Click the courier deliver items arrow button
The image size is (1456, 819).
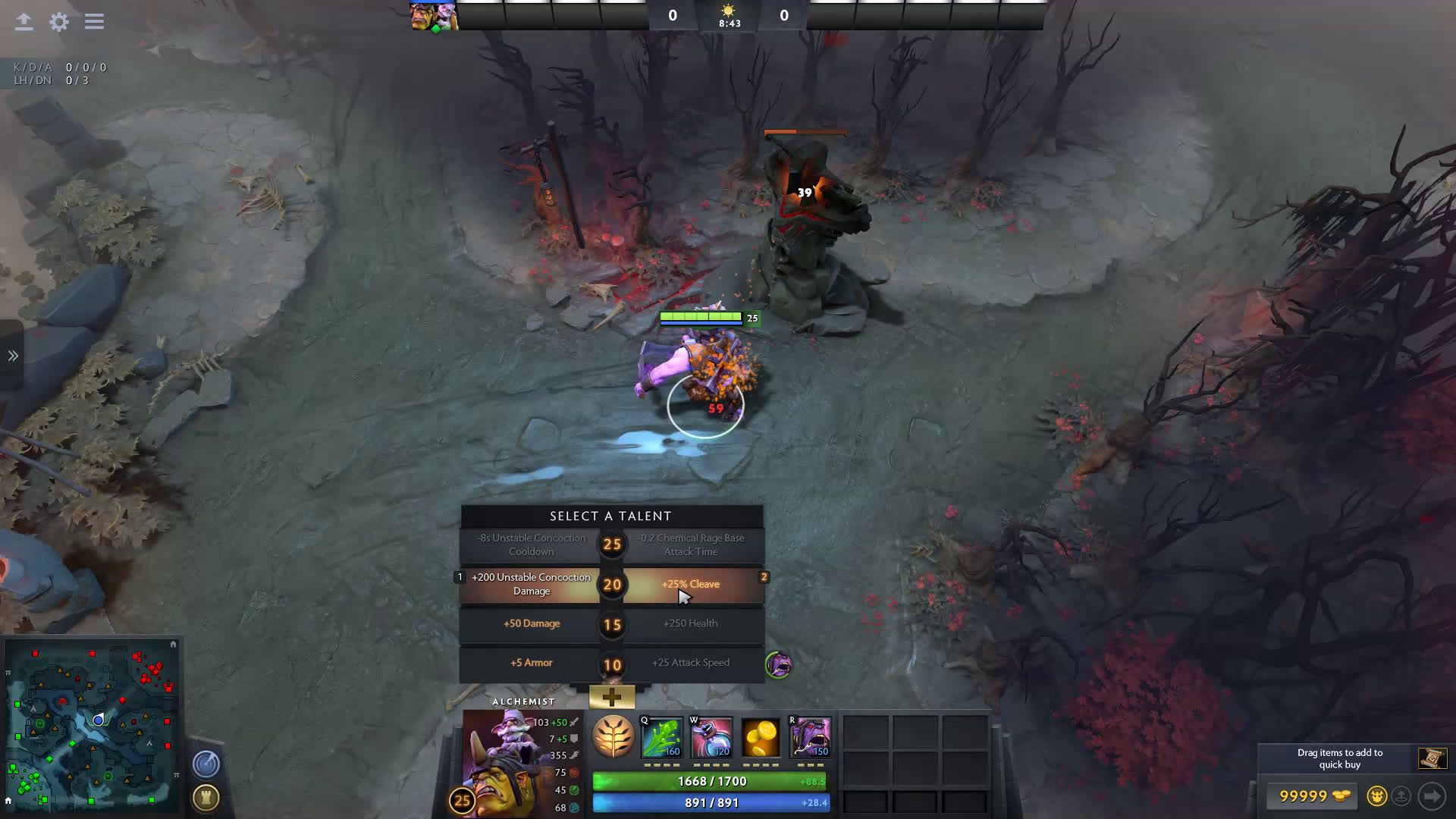pos(1432,796)
